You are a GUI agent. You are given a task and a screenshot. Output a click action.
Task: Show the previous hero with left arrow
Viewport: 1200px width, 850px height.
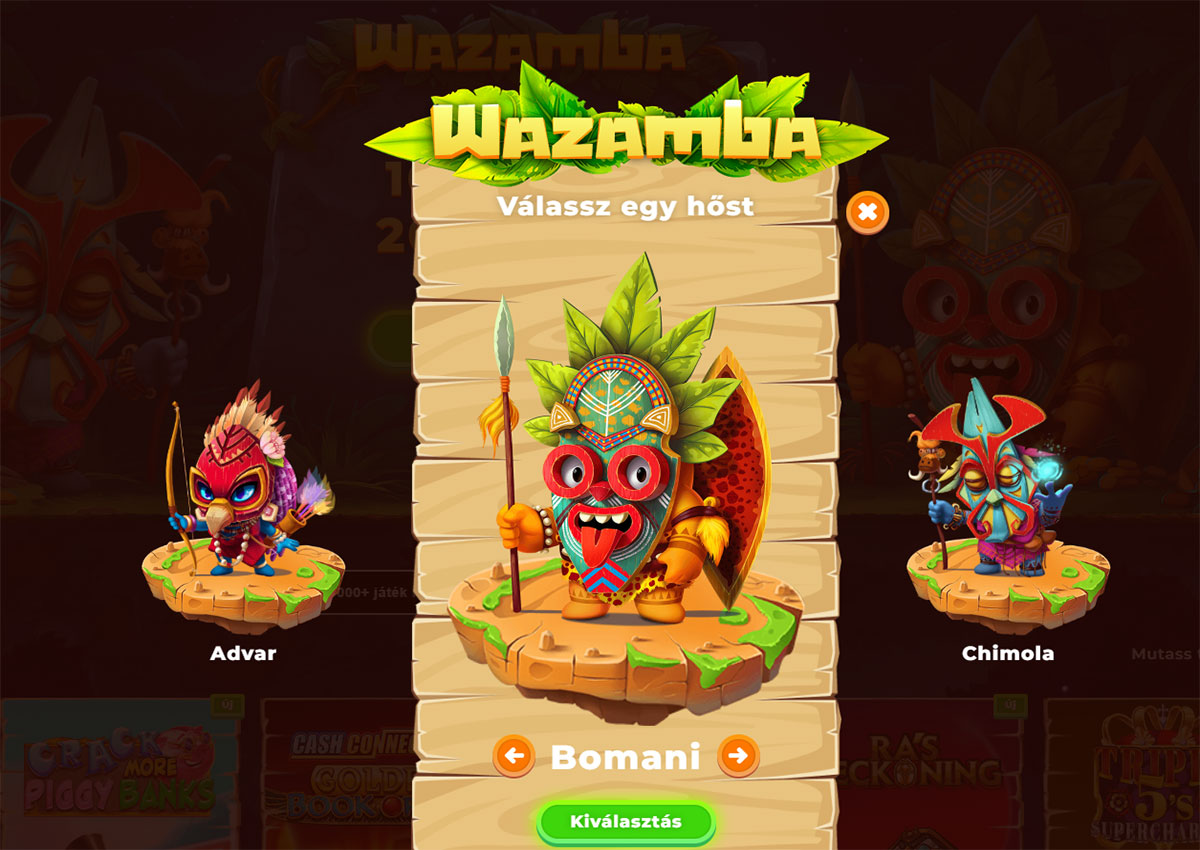pos(514,756)
